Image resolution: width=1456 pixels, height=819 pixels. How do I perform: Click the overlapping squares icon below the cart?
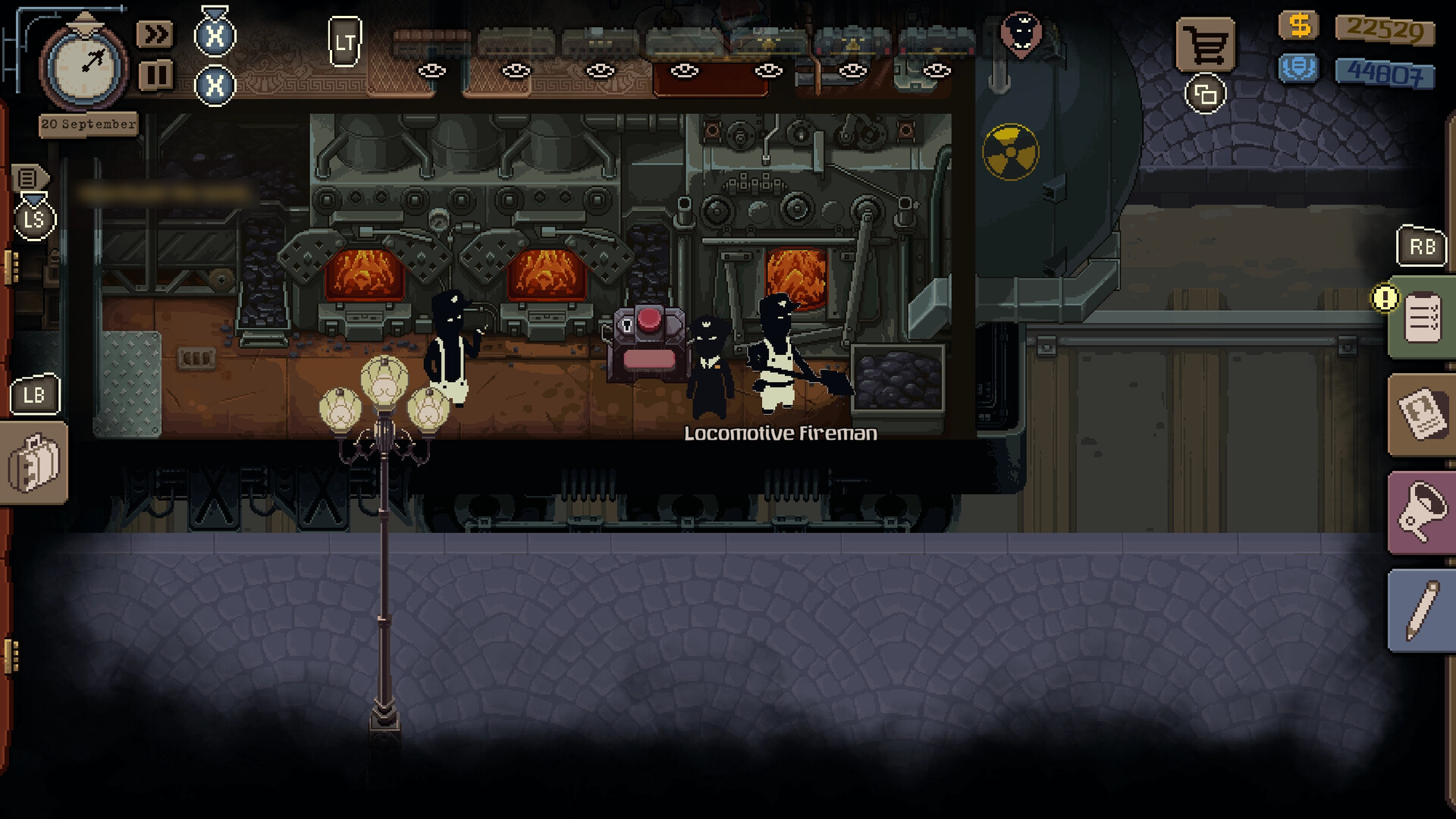[1205, 95]
